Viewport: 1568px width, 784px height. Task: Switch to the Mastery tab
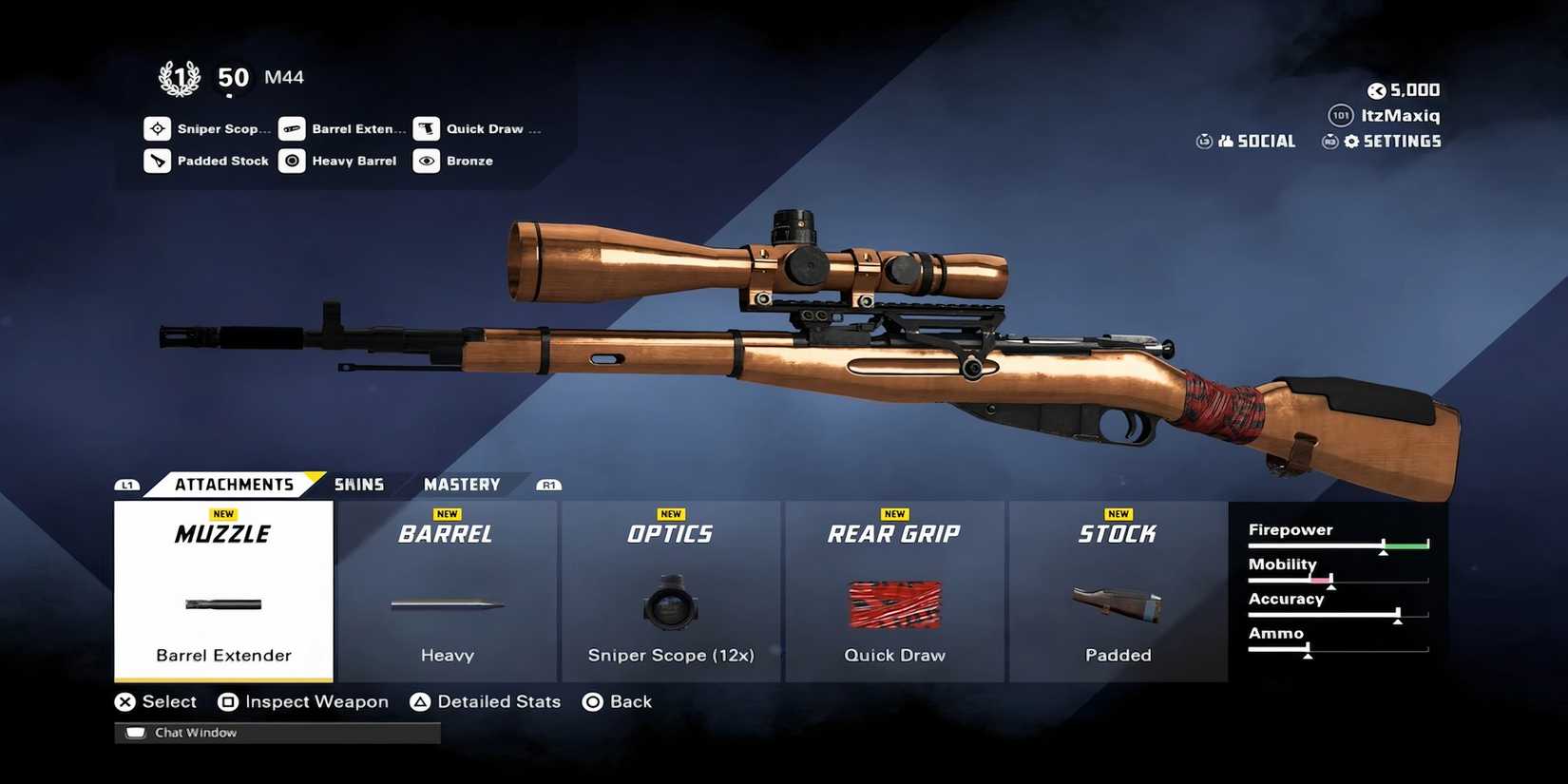point(462,485)
